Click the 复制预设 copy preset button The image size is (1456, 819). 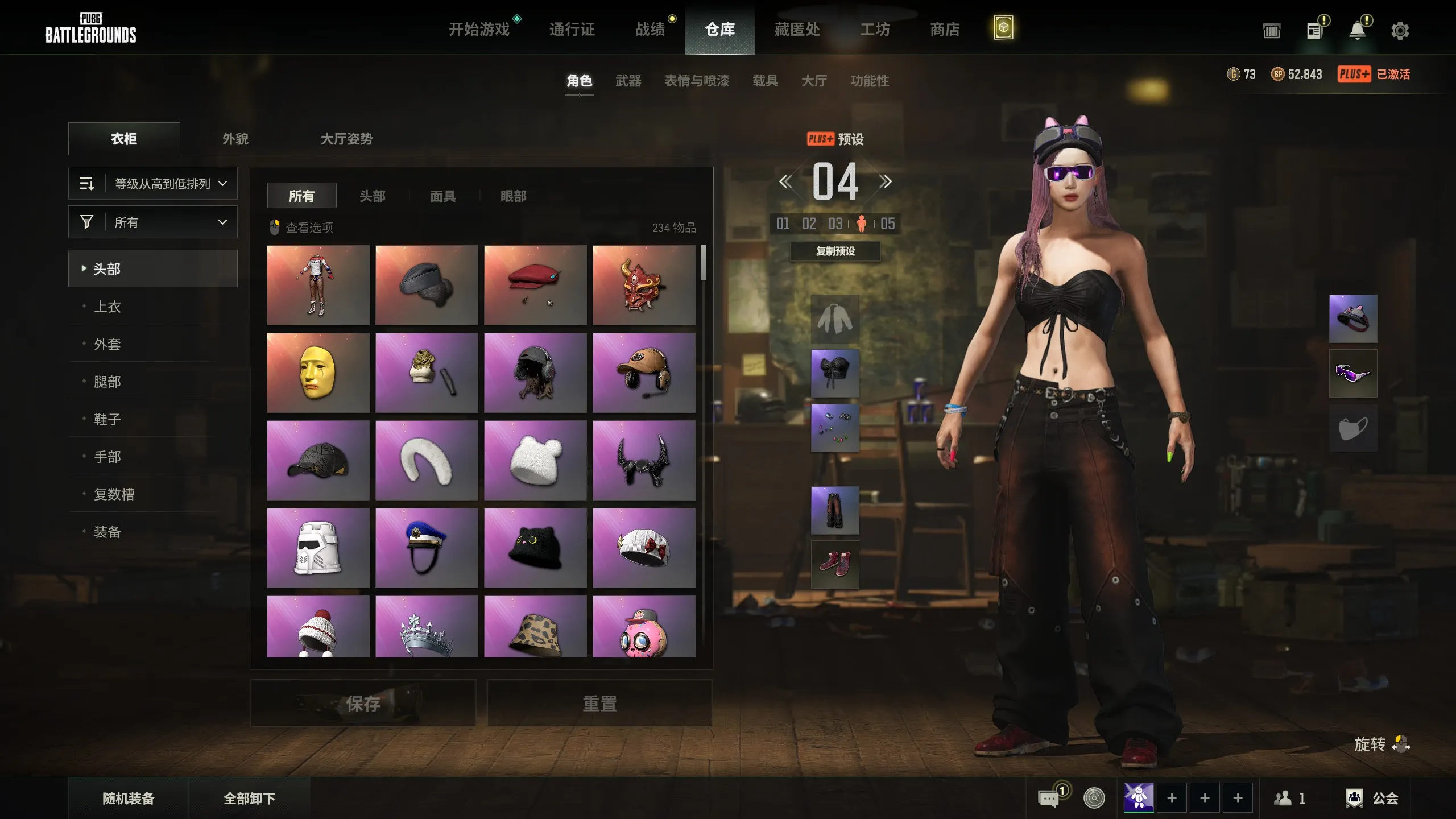(835, 251)
